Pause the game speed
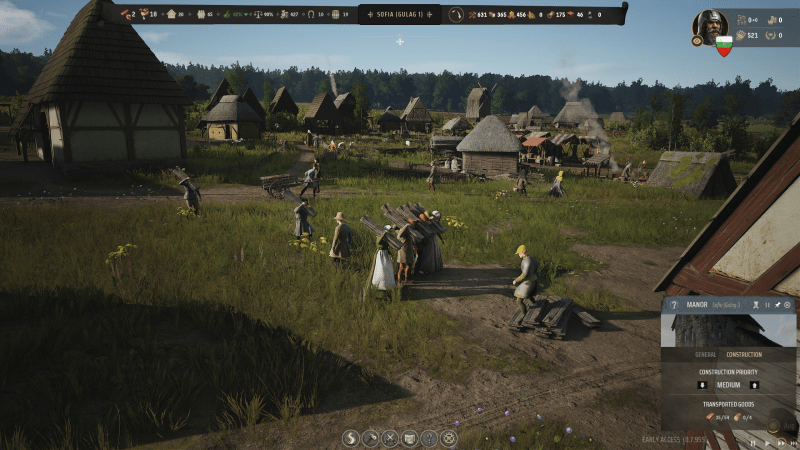 pos(753,441)
